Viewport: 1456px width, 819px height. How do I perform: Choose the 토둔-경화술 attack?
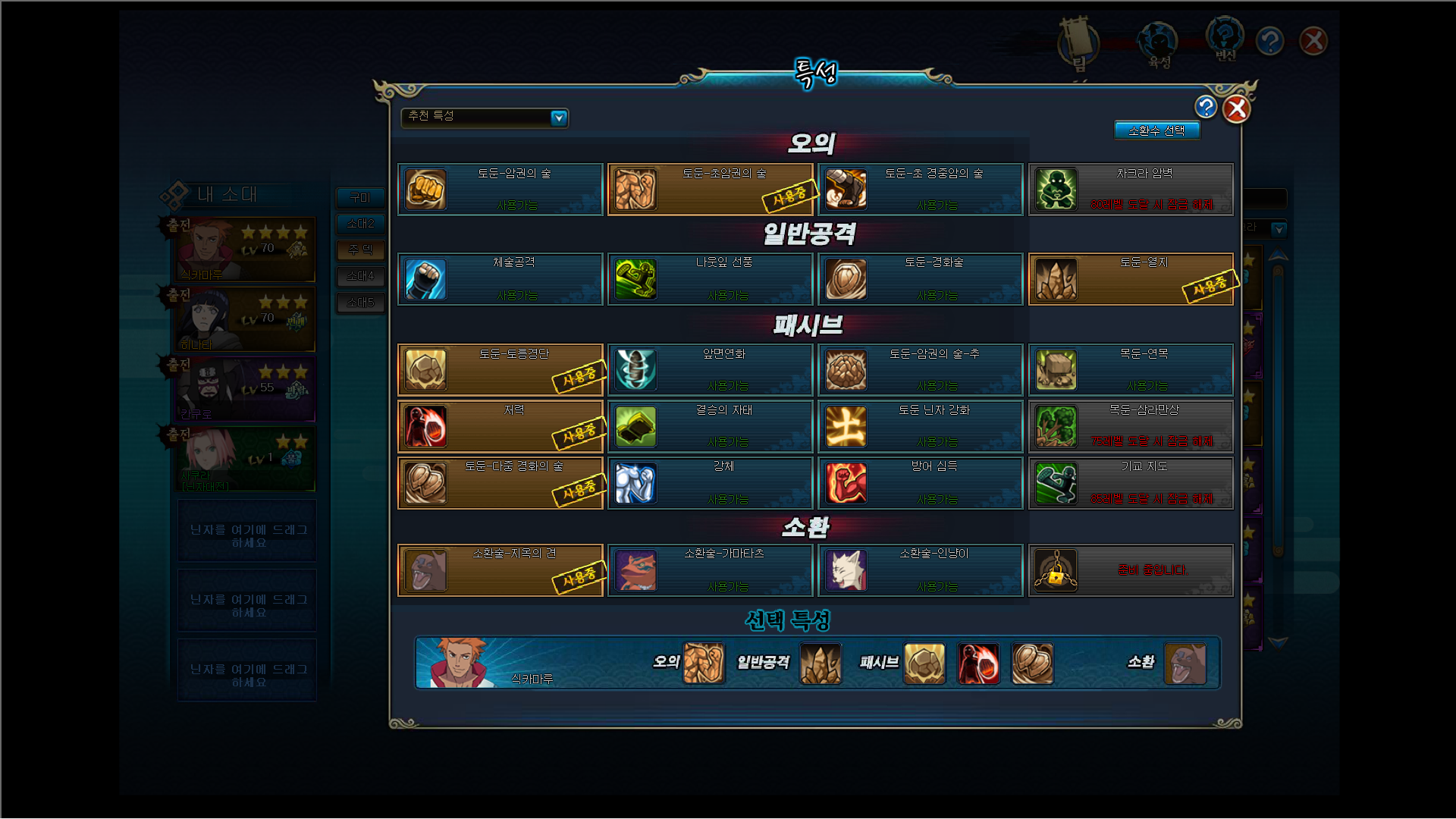pyautogui.click(x=920, y=279)
